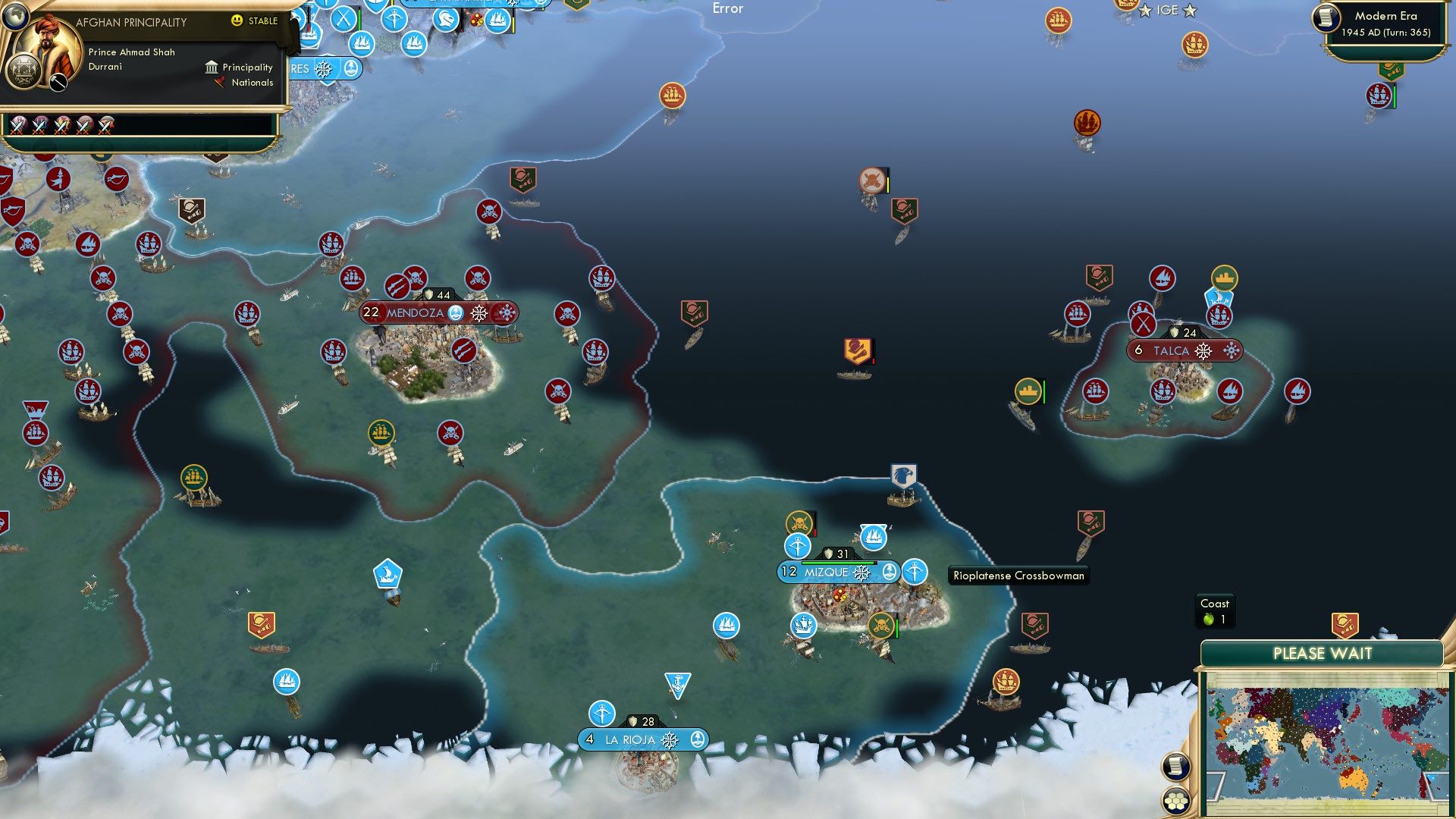Open the notification log scroll icon bottom-right

point(1175,767)
